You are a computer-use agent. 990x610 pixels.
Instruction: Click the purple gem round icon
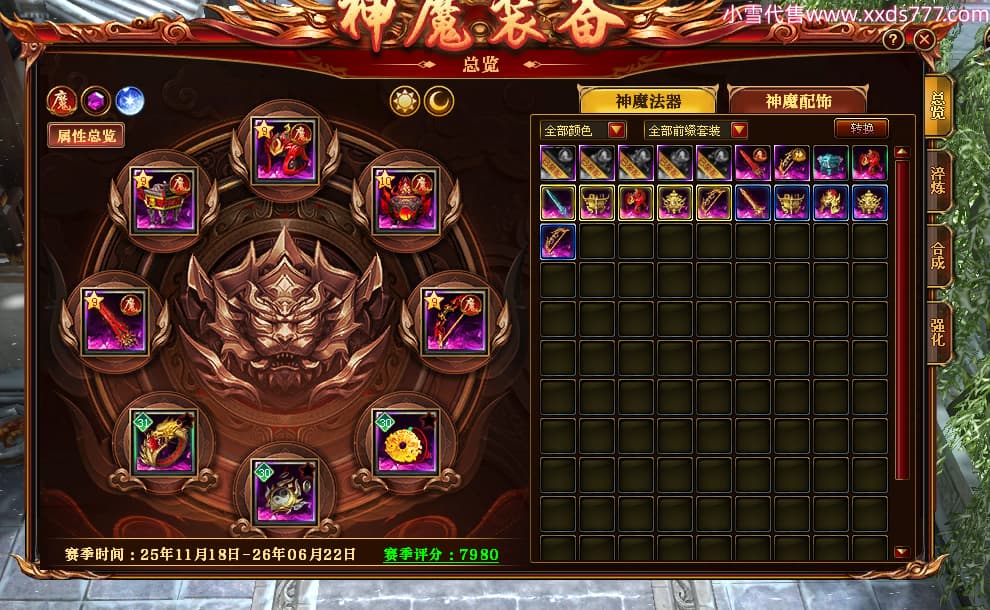point(96,101)
